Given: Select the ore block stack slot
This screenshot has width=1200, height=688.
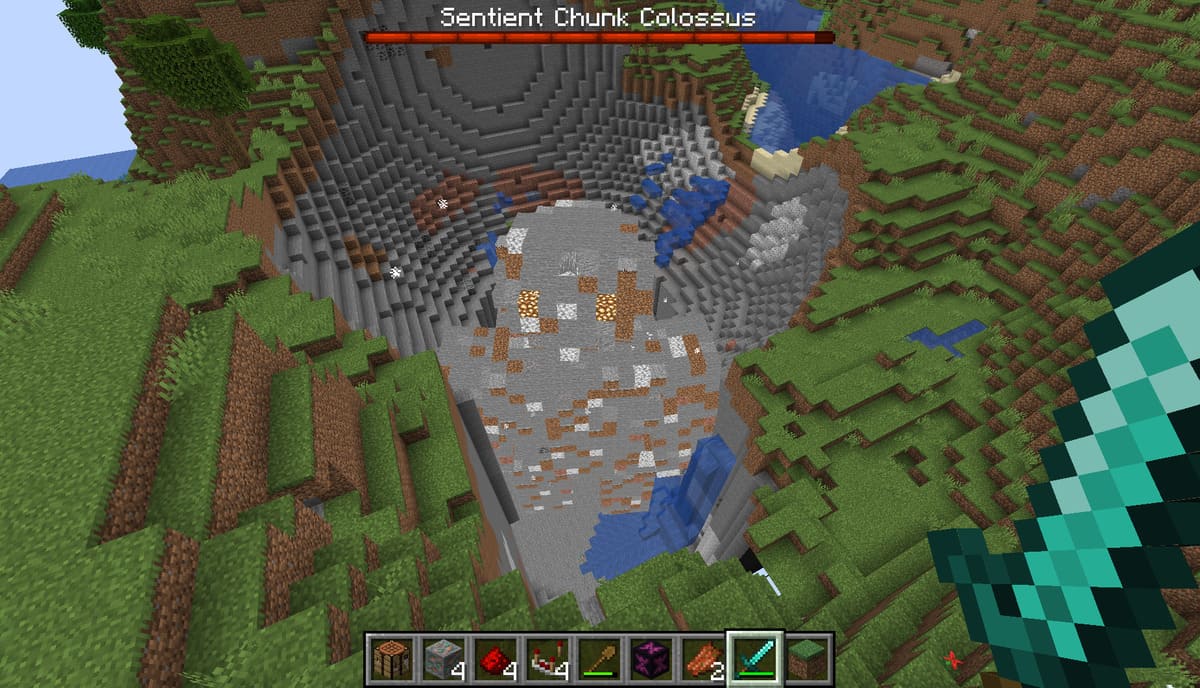Looking at the screenshot, I should (x=441, y=659).
